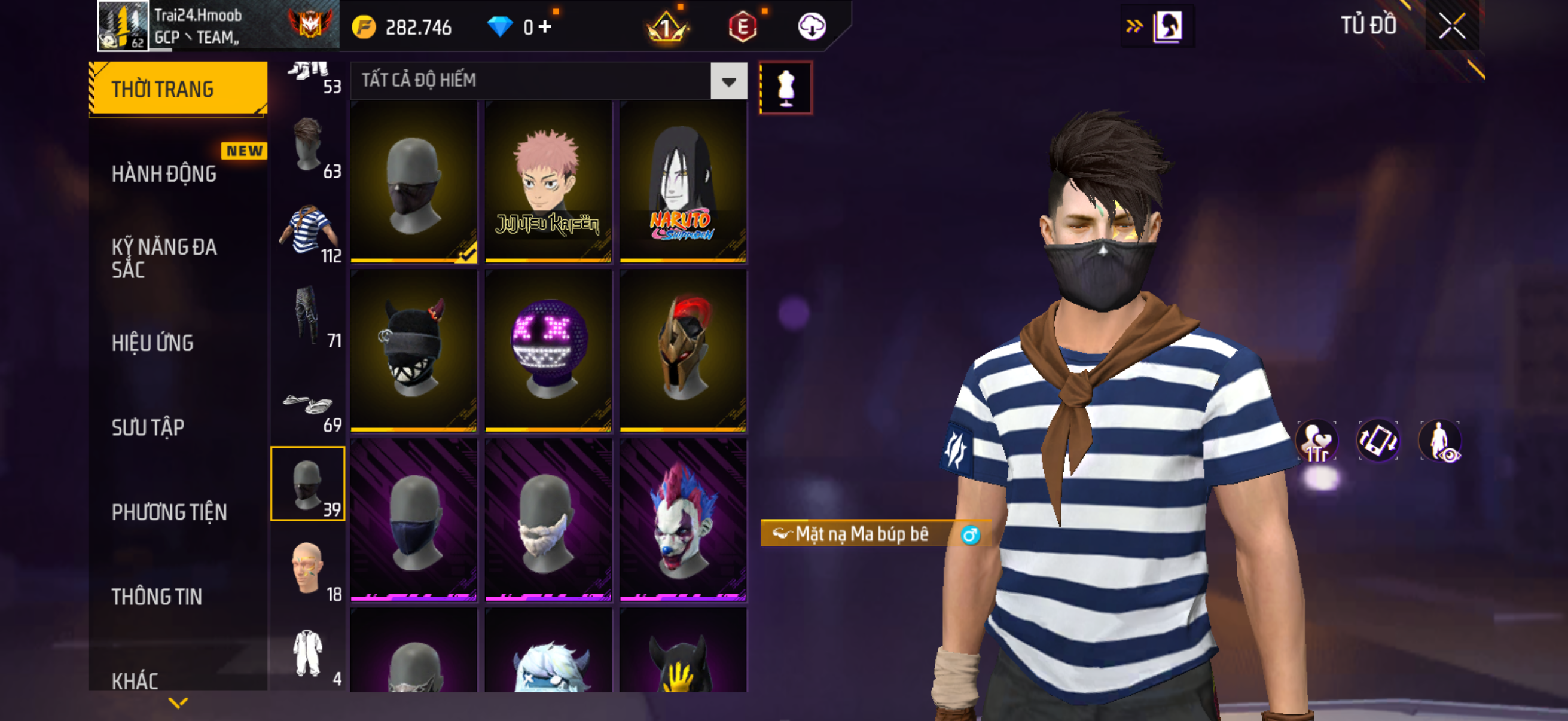Viewport: 1568px width, 721px height.
Task: Choose the Jujutsu Kaisen head item
Action: [548, 182]
